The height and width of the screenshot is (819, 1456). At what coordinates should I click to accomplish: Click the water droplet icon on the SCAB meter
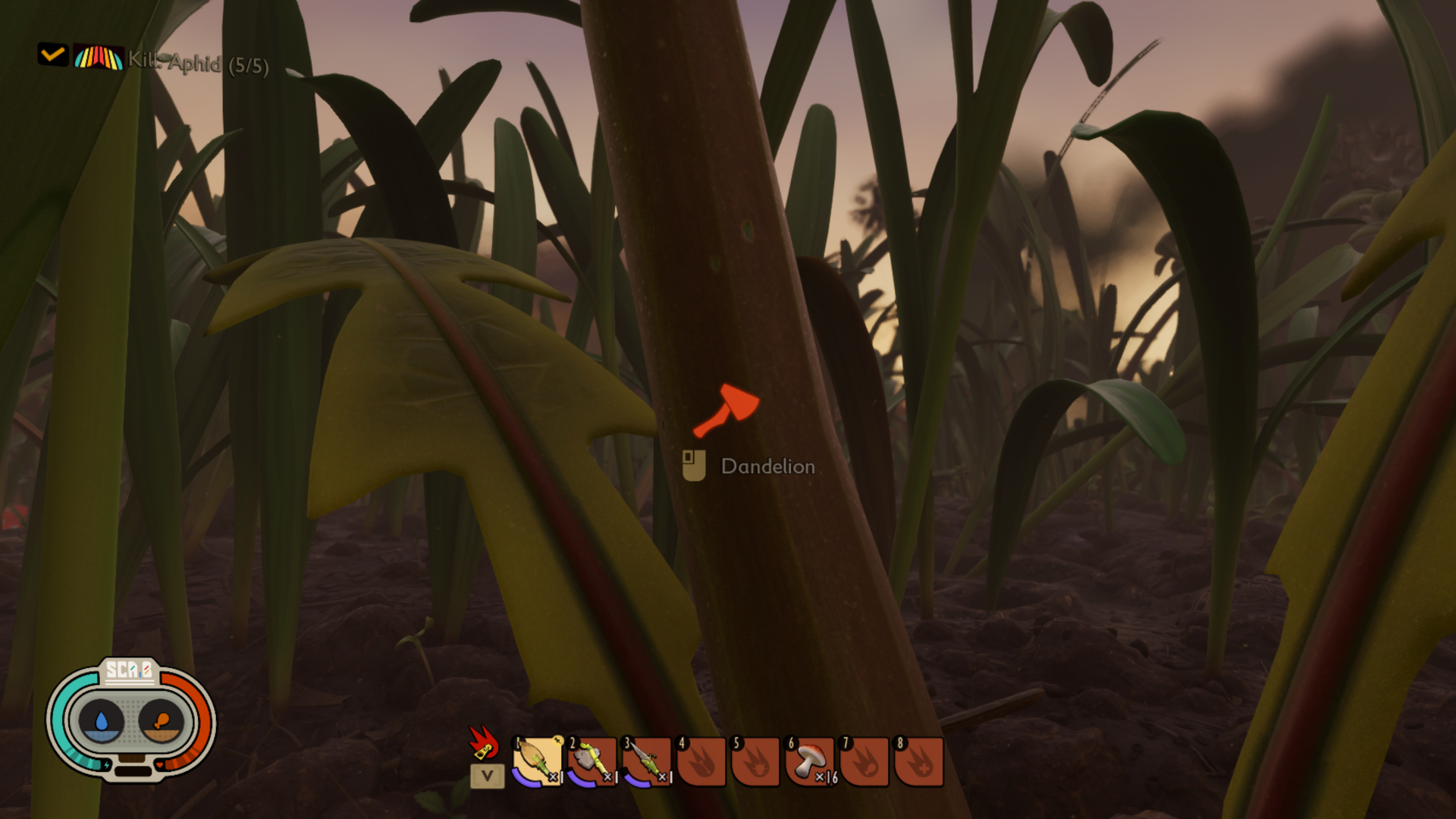[x=102, y=720]
